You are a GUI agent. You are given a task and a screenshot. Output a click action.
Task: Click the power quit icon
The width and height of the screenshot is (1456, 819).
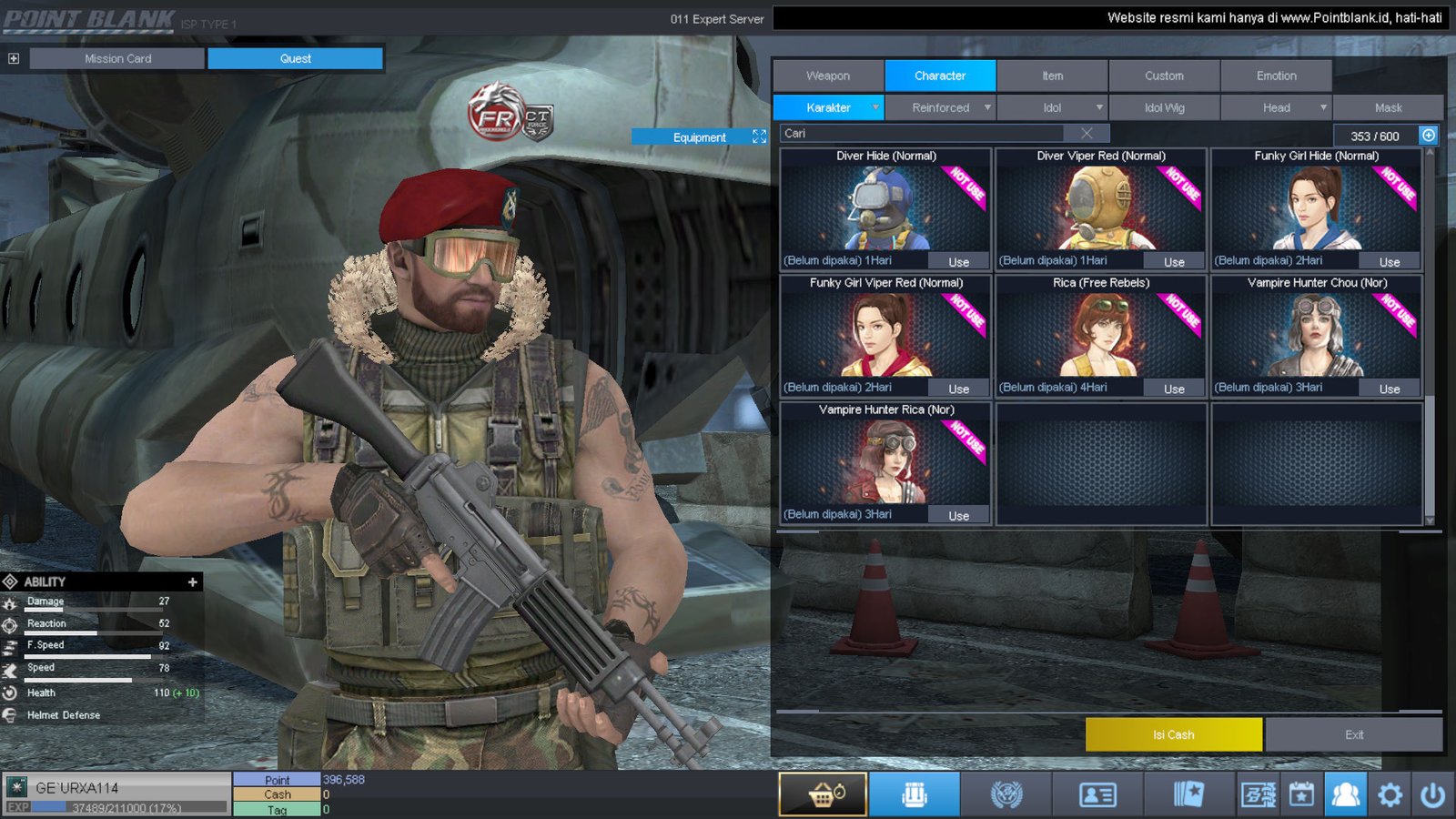(x=1432, y=794)
